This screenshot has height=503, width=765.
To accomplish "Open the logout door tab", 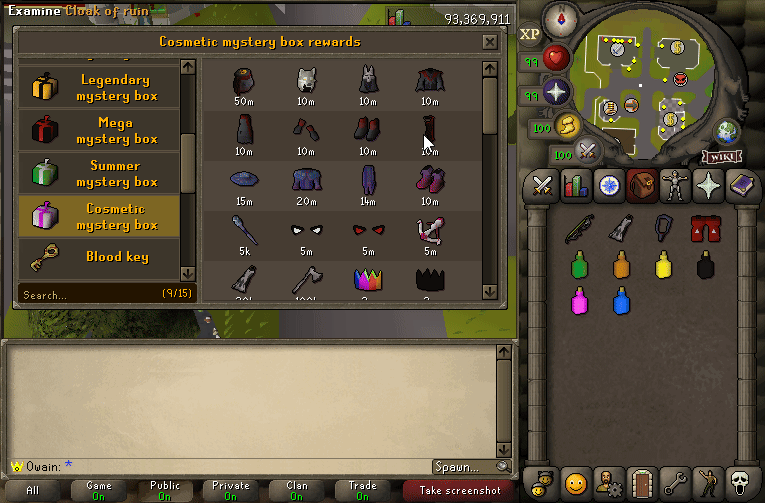I will (x=641, y=483).
